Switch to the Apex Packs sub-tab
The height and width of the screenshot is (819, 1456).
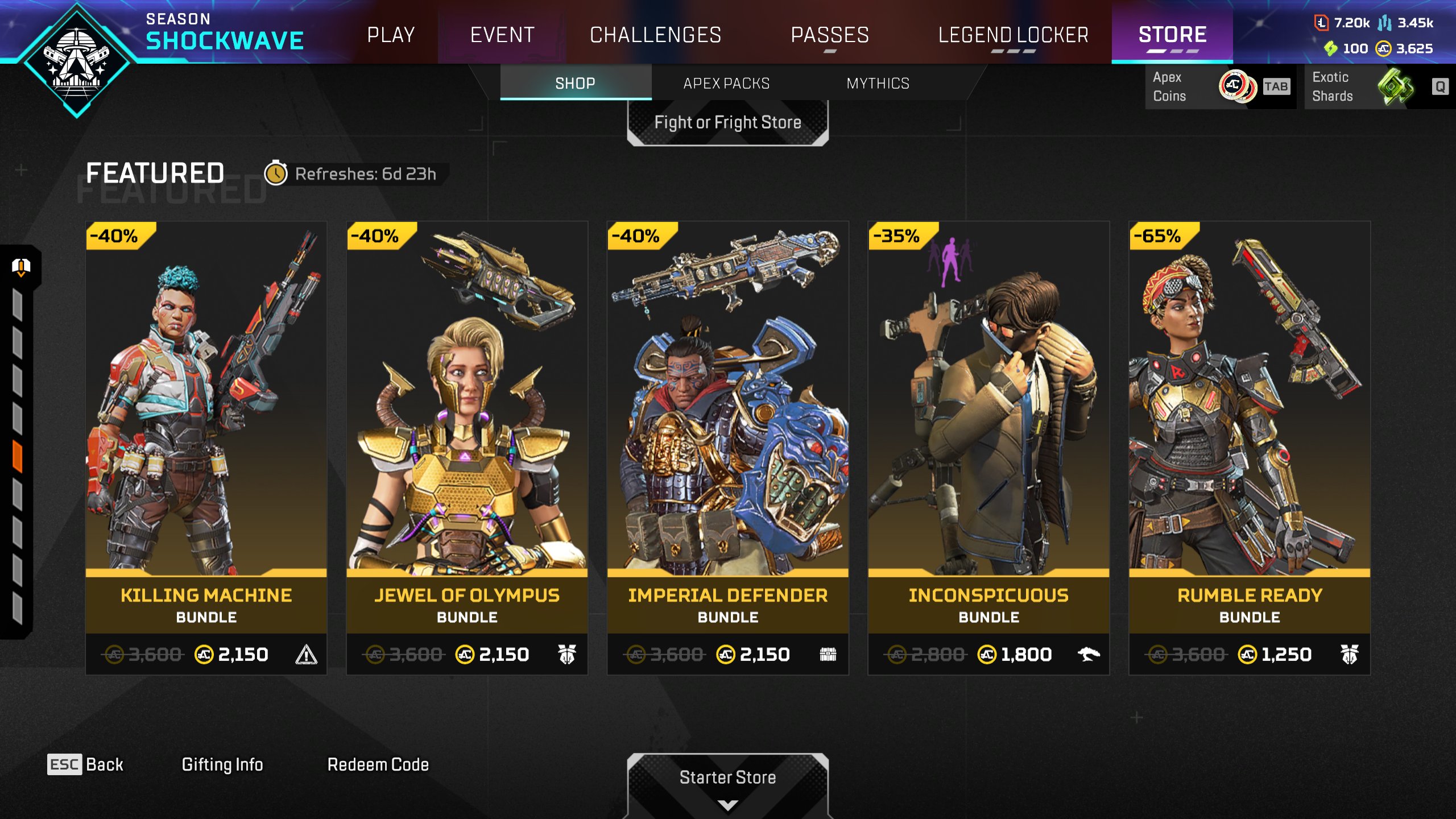[x=726, y=84]
